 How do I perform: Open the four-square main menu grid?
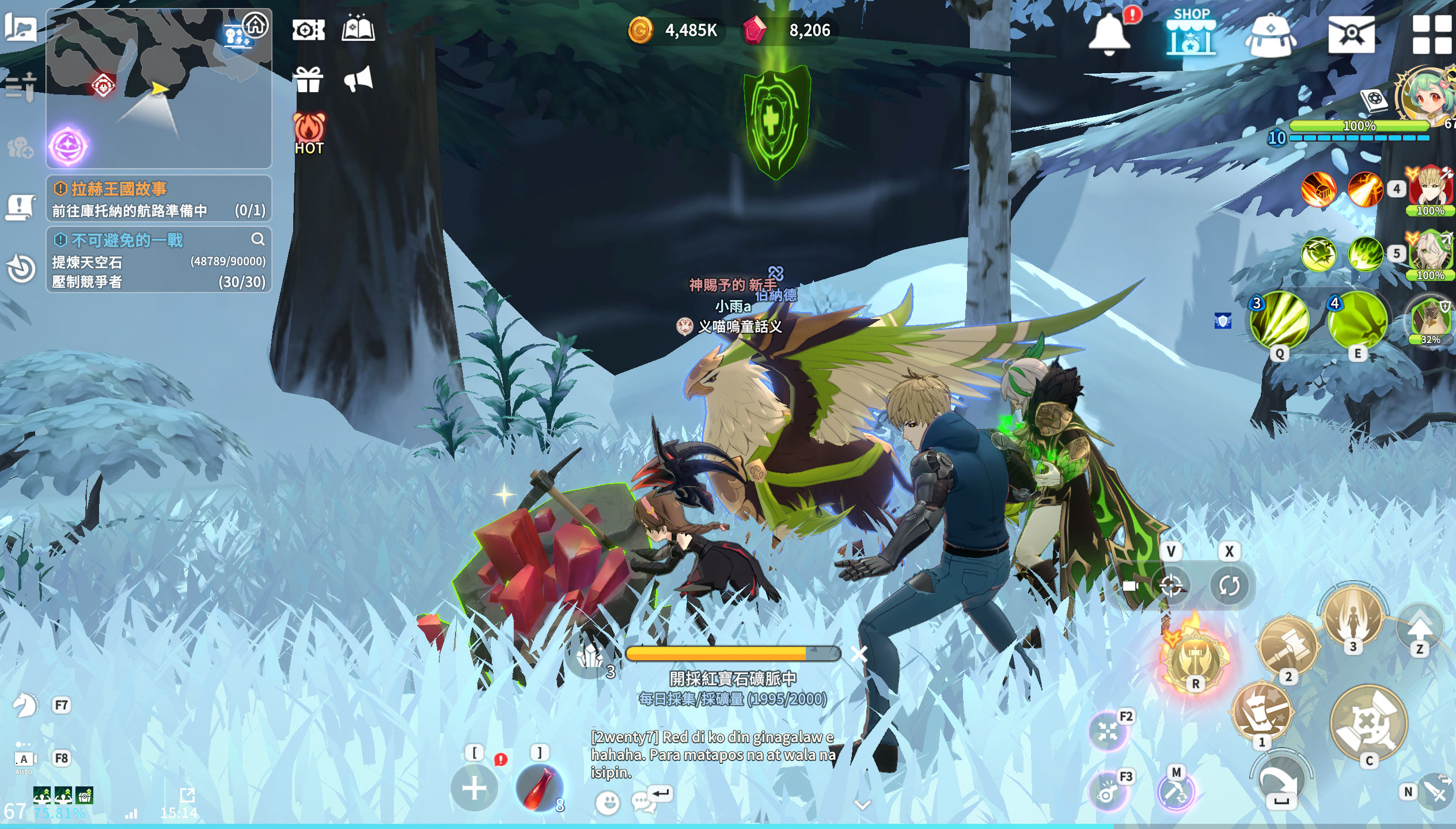pyautogui.click(x=1431, y=35)
